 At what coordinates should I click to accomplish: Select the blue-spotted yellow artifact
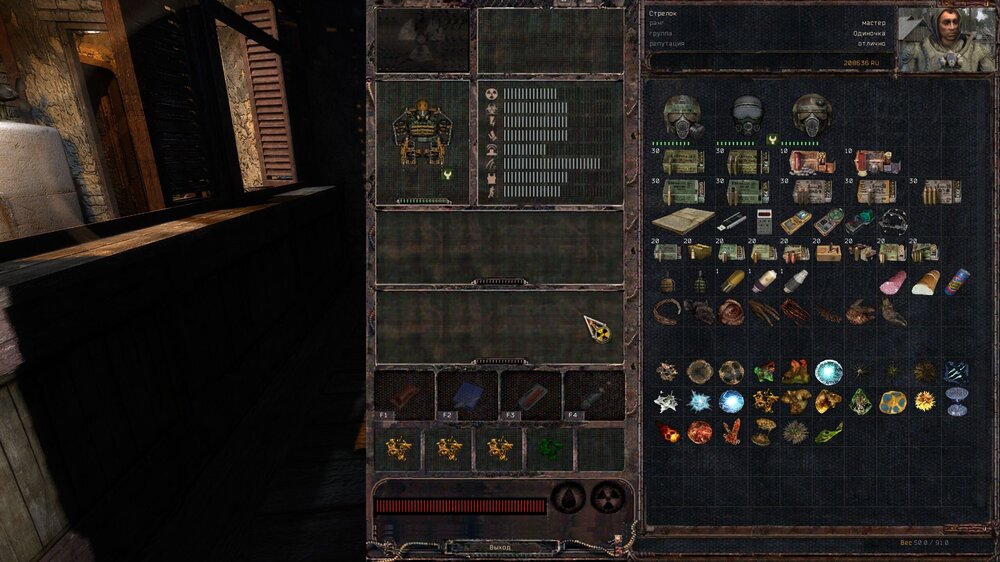point(893,402)
